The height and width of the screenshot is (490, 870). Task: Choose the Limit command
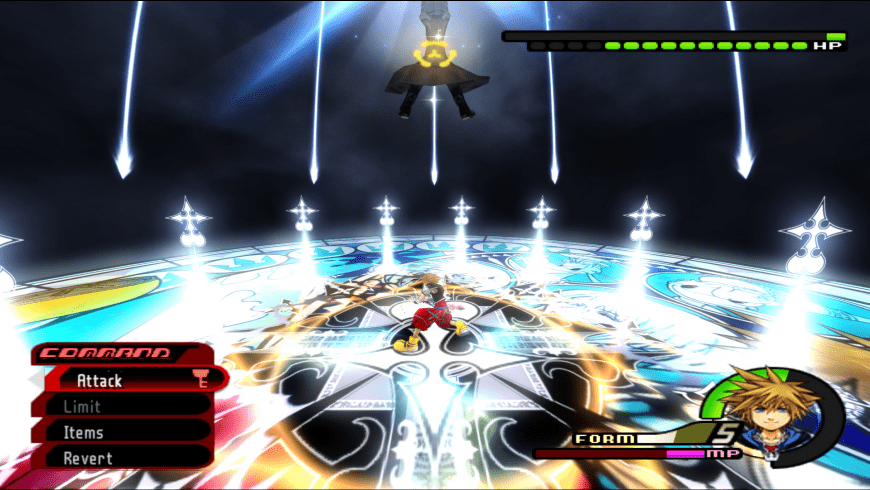(82, 406)
